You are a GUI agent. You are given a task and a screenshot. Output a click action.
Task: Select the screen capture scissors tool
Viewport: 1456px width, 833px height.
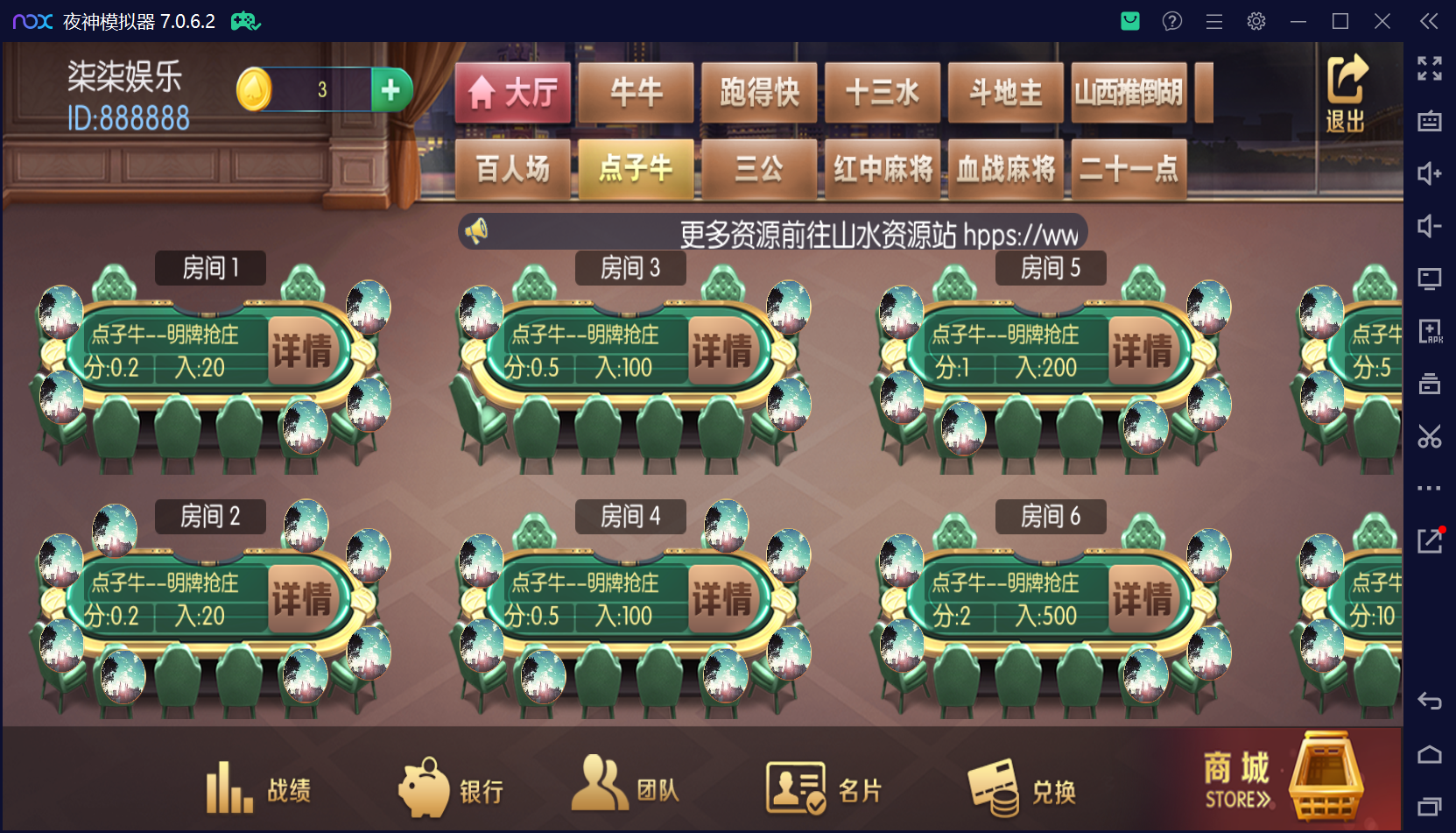(1429, 436)
